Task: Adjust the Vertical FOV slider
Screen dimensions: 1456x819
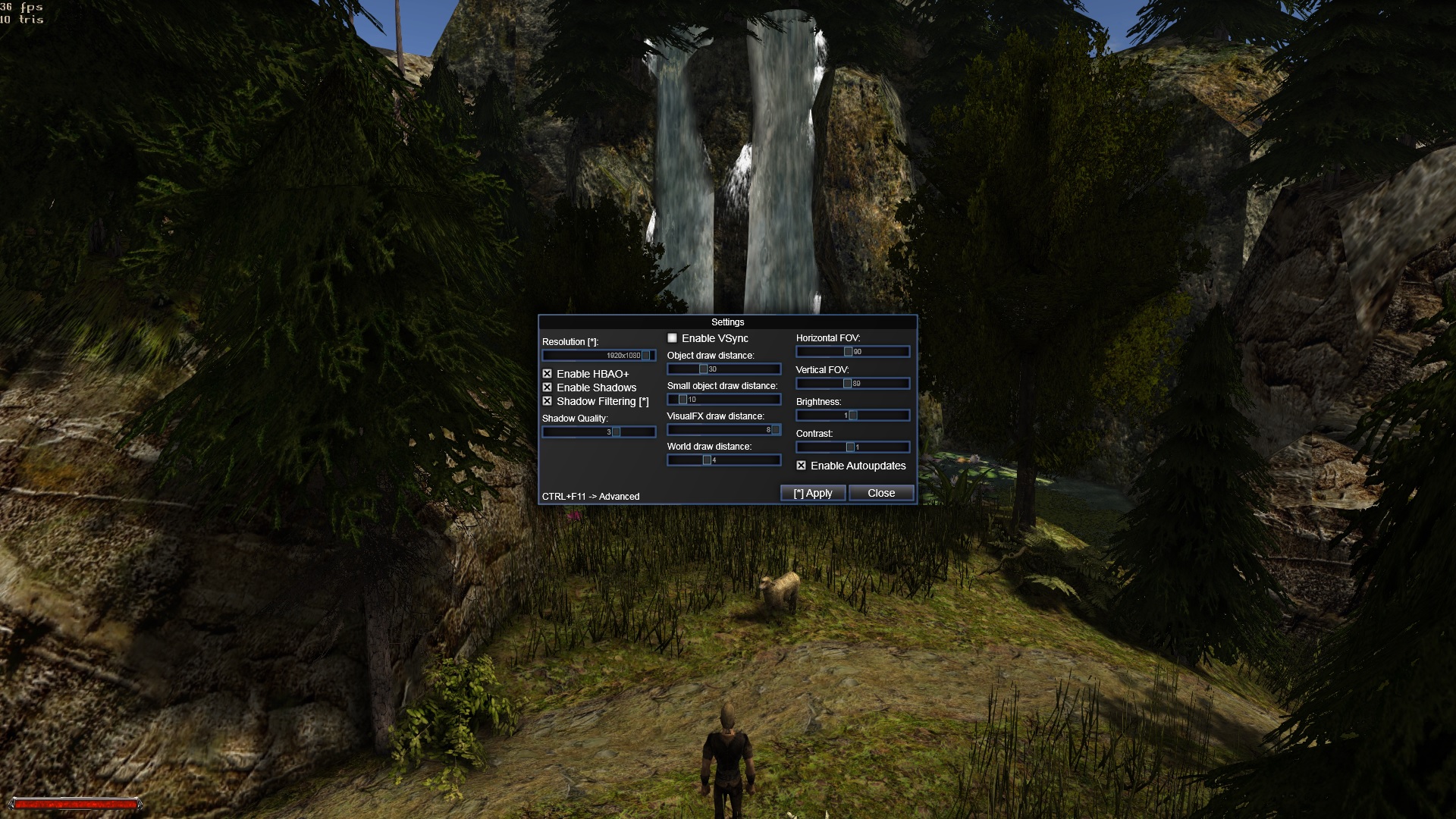Action: coord(852,384)
